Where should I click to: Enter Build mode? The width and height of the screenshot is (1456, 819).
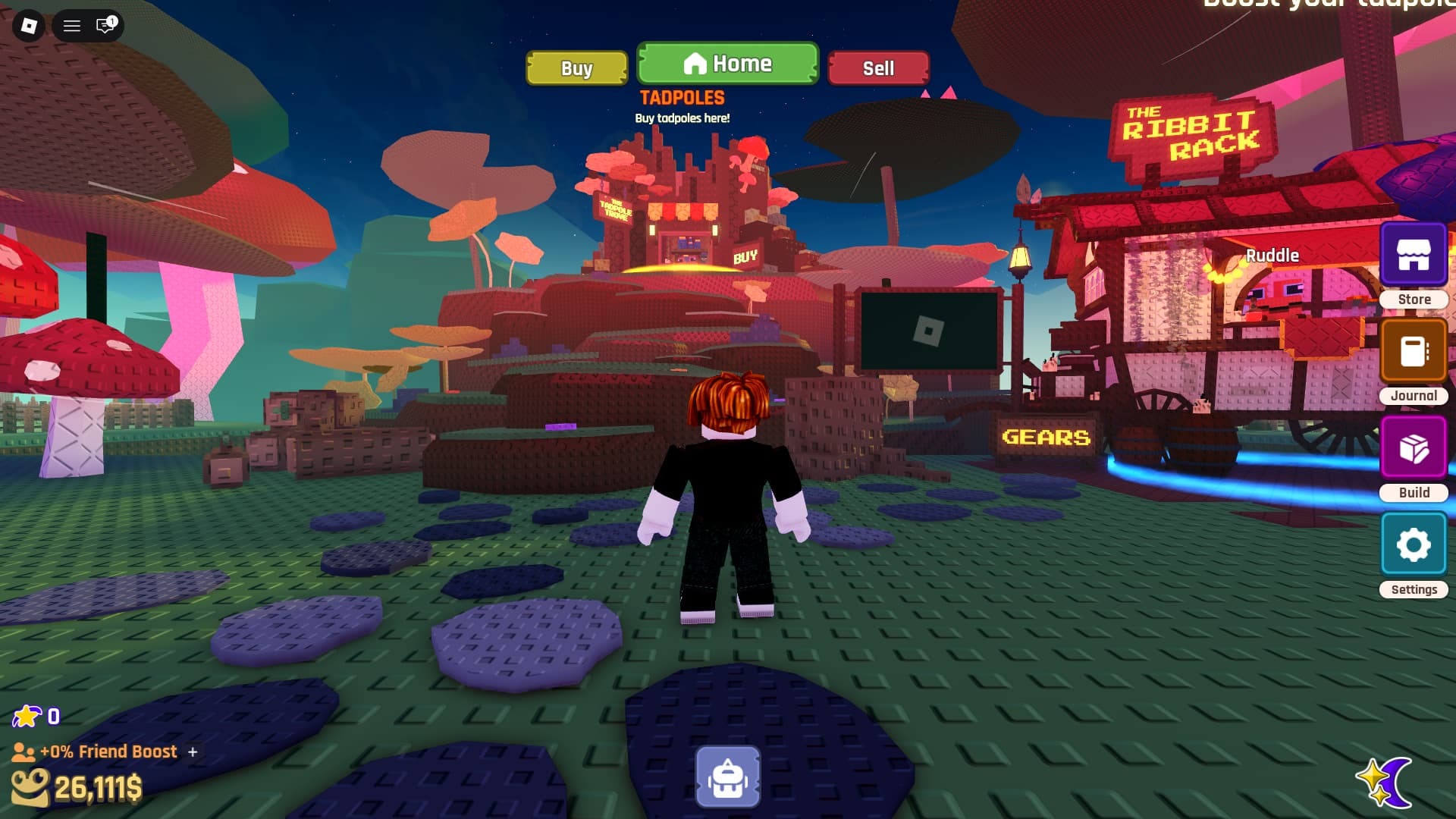pyautogui.click(x=1414, y=448)
